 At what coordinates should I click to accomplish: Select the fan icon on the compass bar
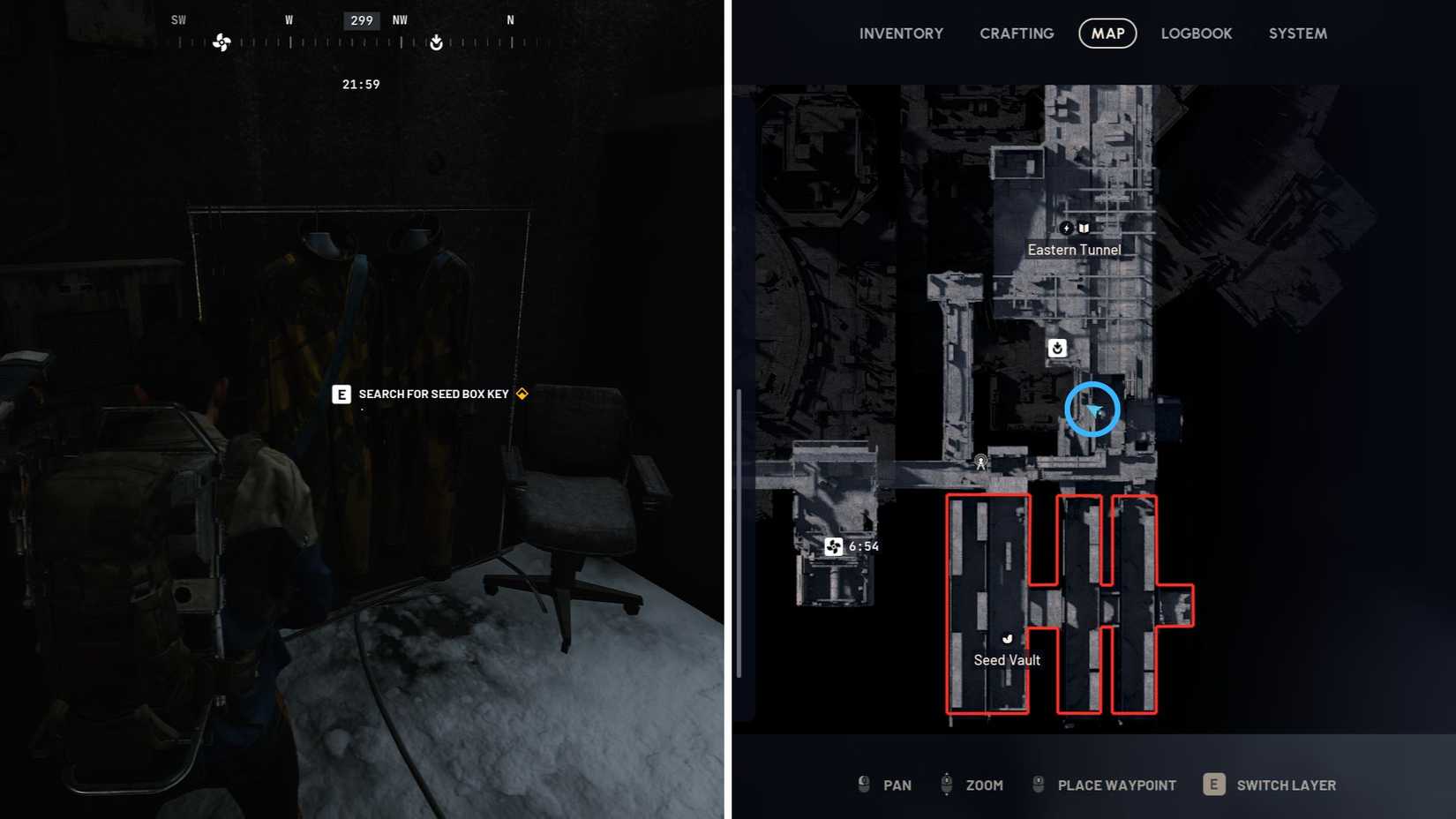click(221, 42)
